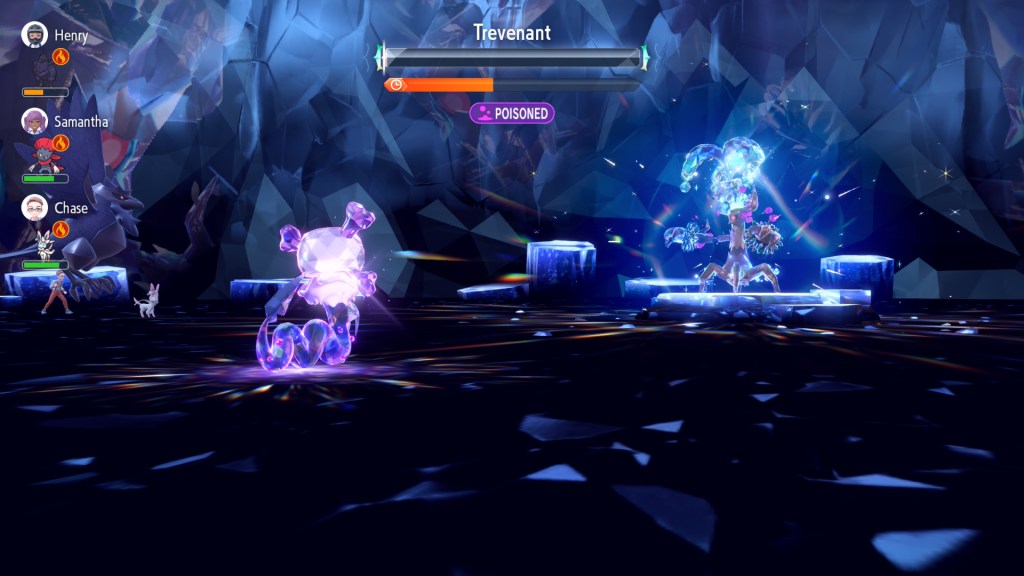This screenshot has width=1024, height=576.
Task: Click the Fire Tera icon under Henry
Action: click(x=61, y=57)
